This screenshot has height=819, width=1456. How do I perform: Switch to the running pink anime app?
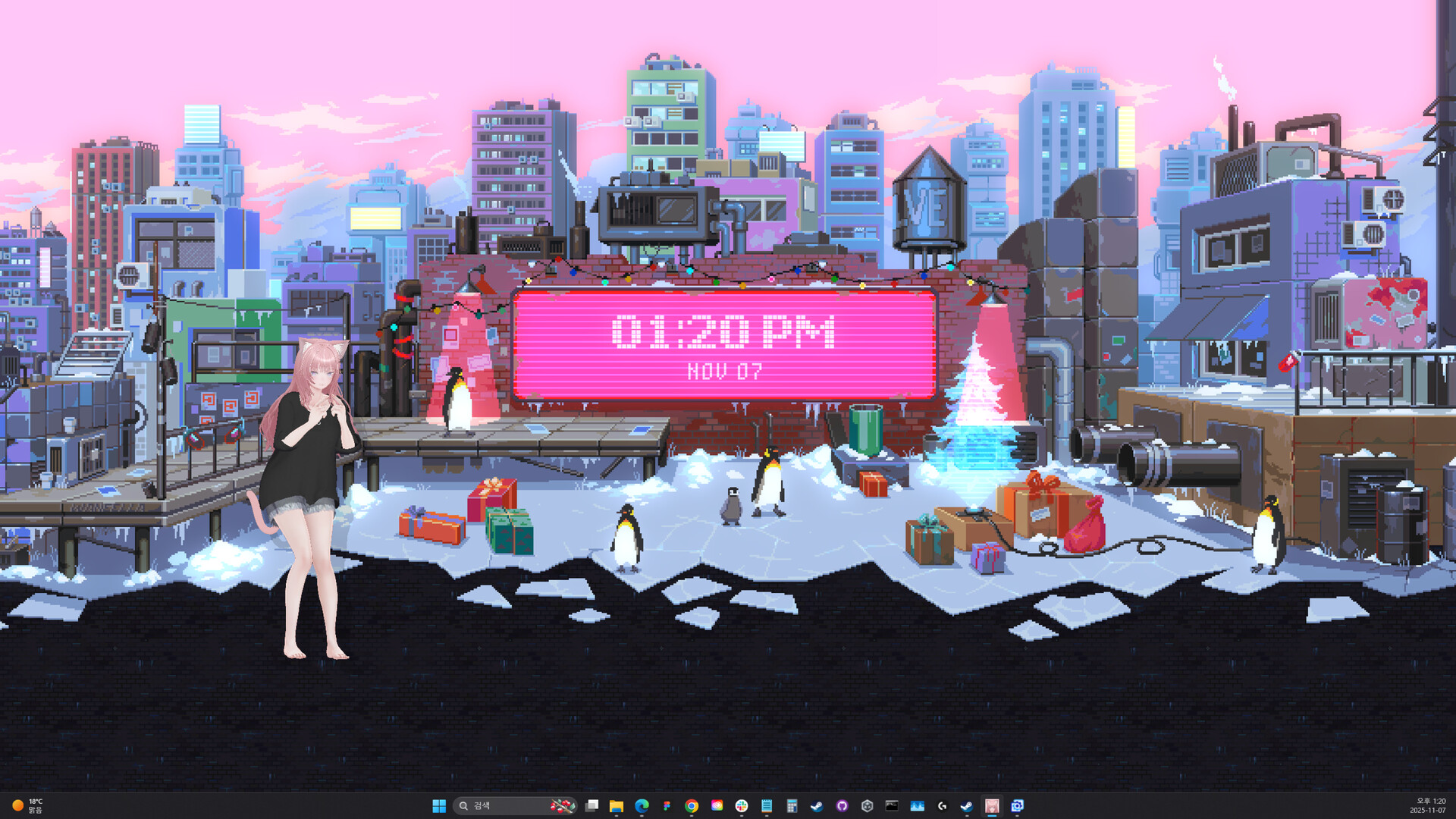[x=992, y=806]
